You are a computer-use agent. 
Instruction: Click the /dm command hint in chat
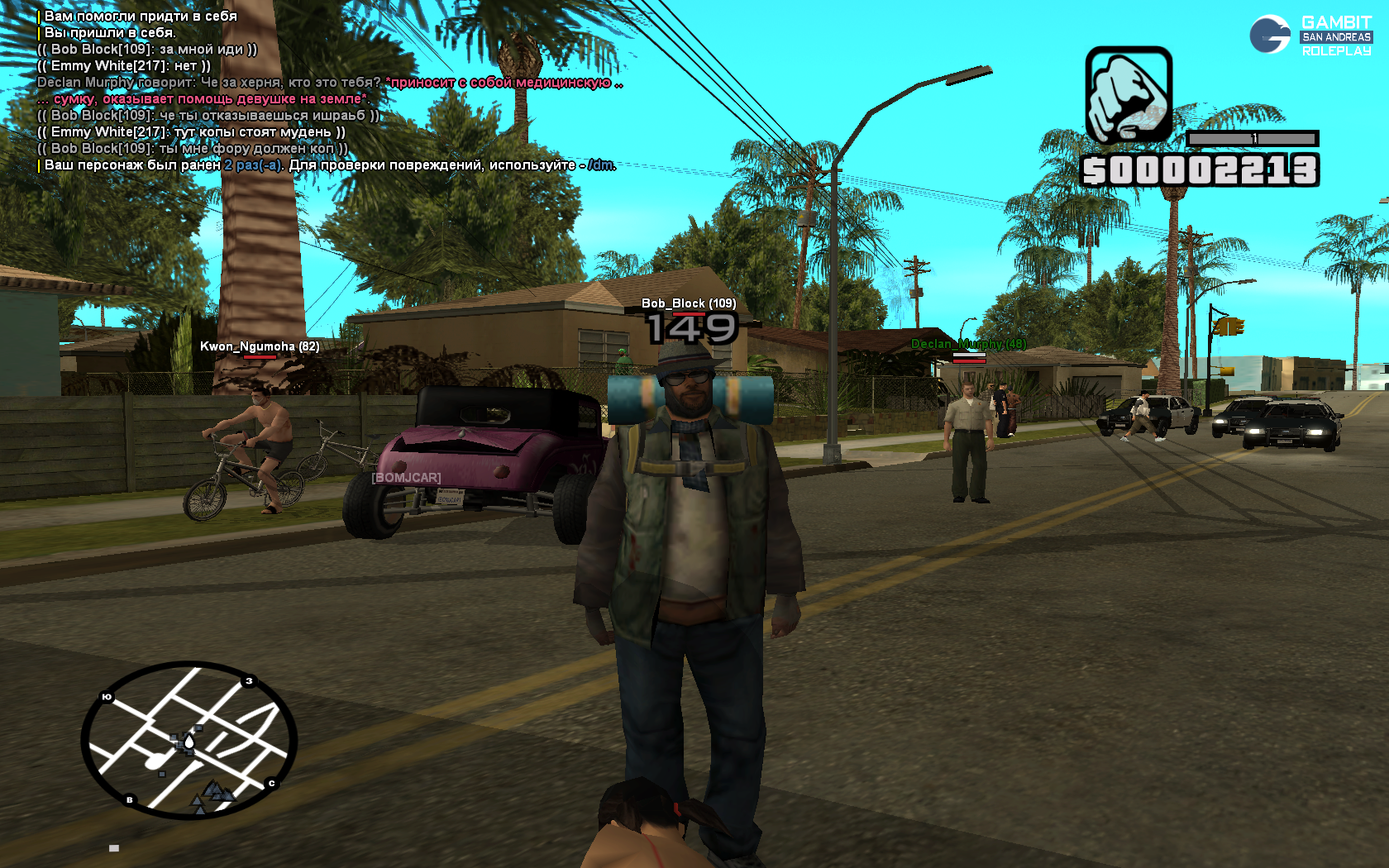[601, 165]
